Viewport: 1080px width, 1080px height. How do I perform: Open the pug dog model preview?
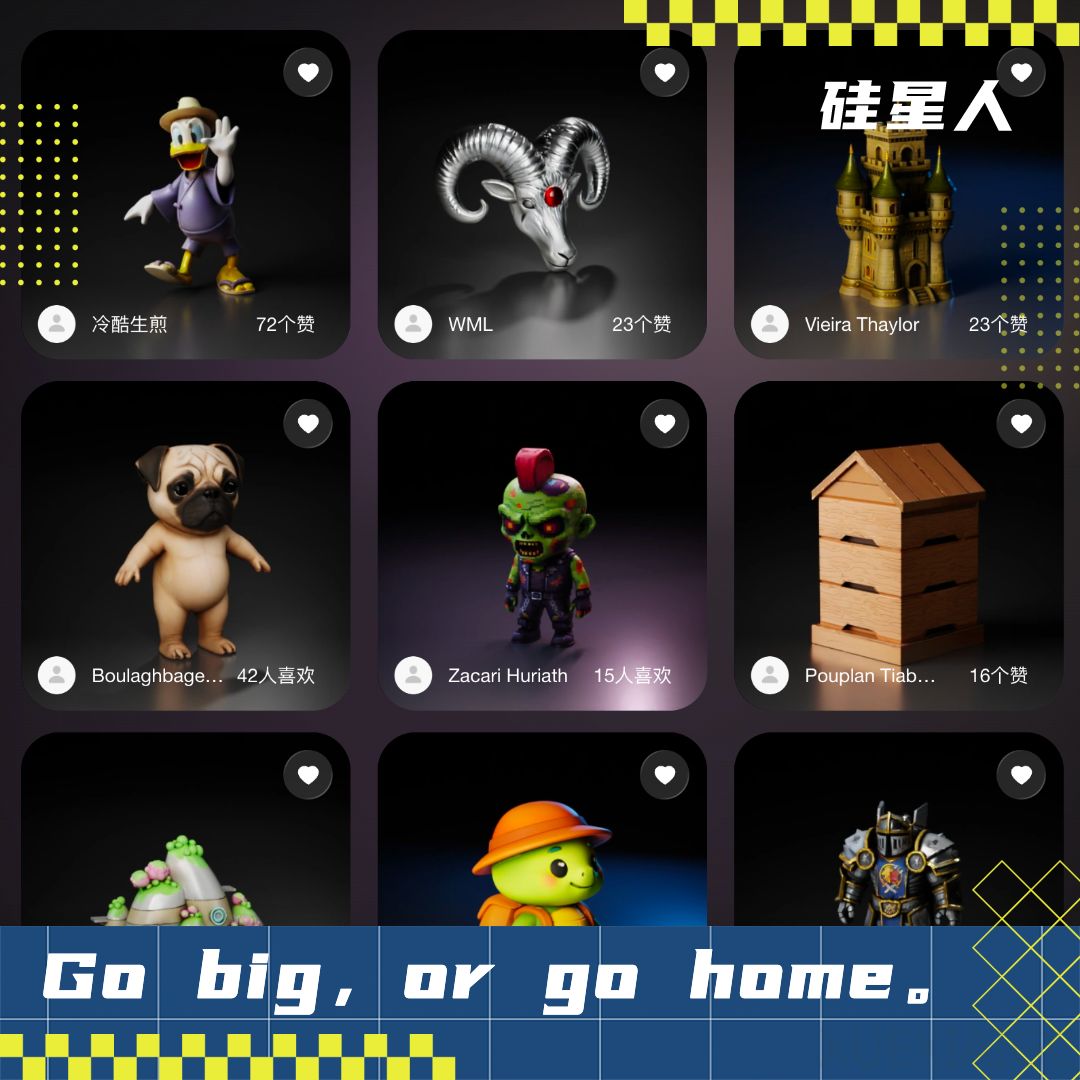tap(186, 545)
